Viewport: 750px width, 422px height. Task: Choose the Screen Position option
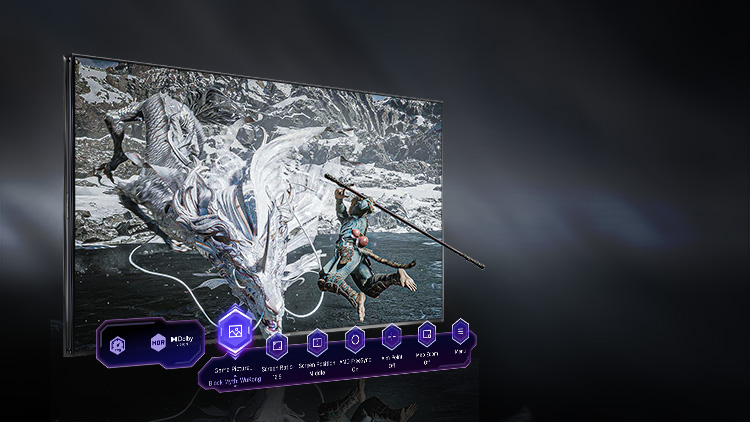(x=317, y=343)
